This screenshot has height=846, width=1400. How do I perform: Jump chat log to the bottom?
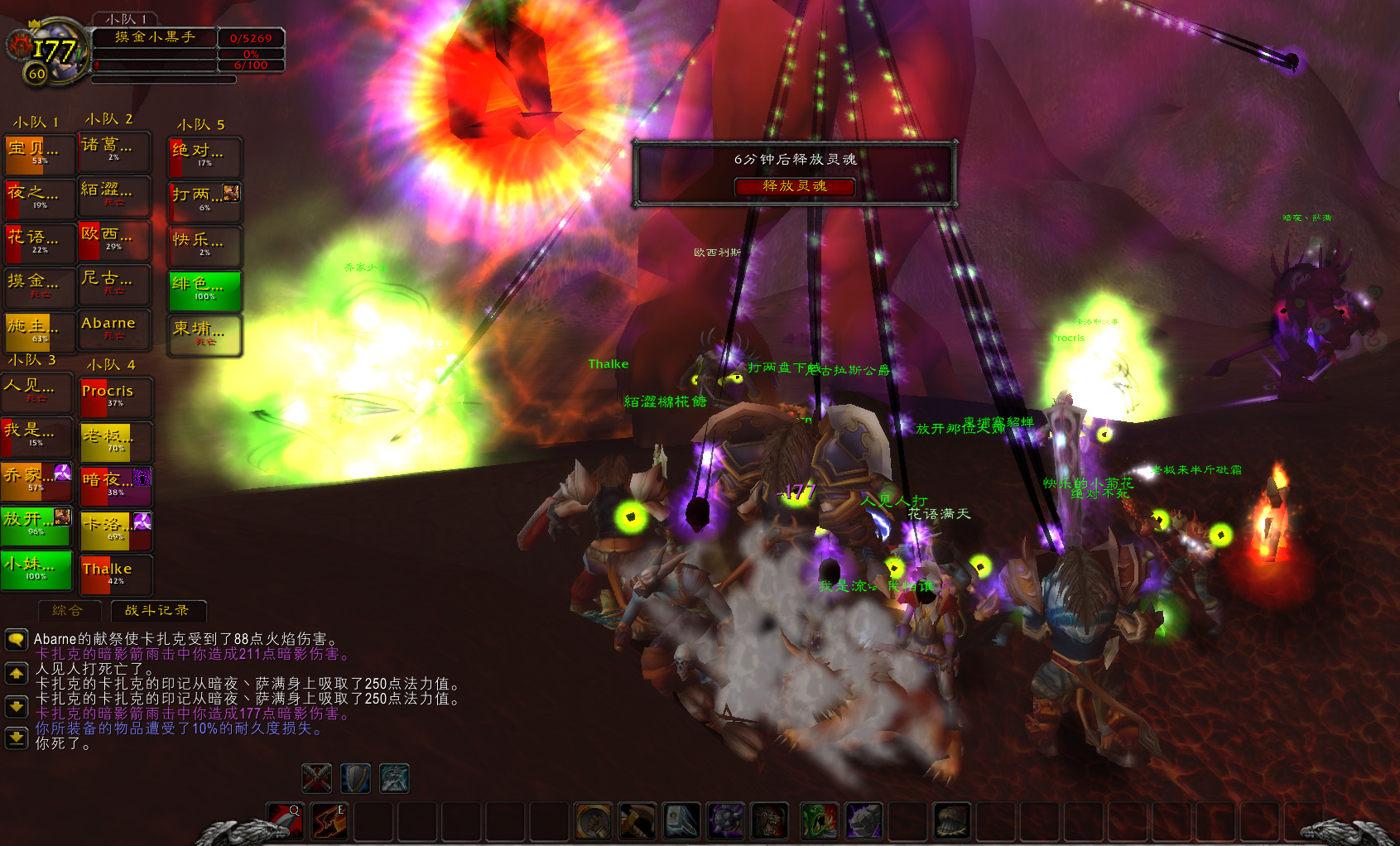point(16,737)
